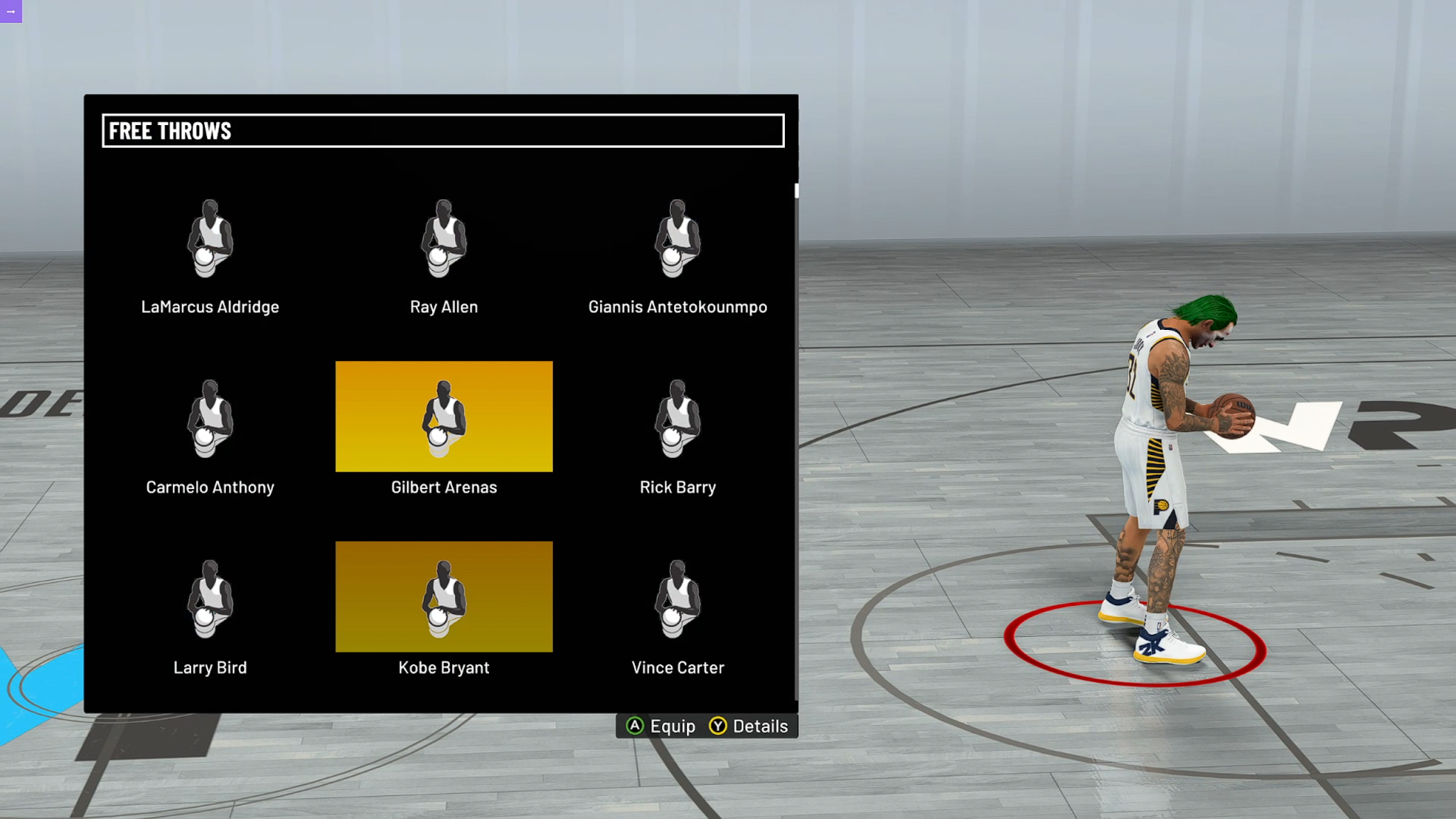Click the scrollbar on the panel's right edge

coord(797,192)
